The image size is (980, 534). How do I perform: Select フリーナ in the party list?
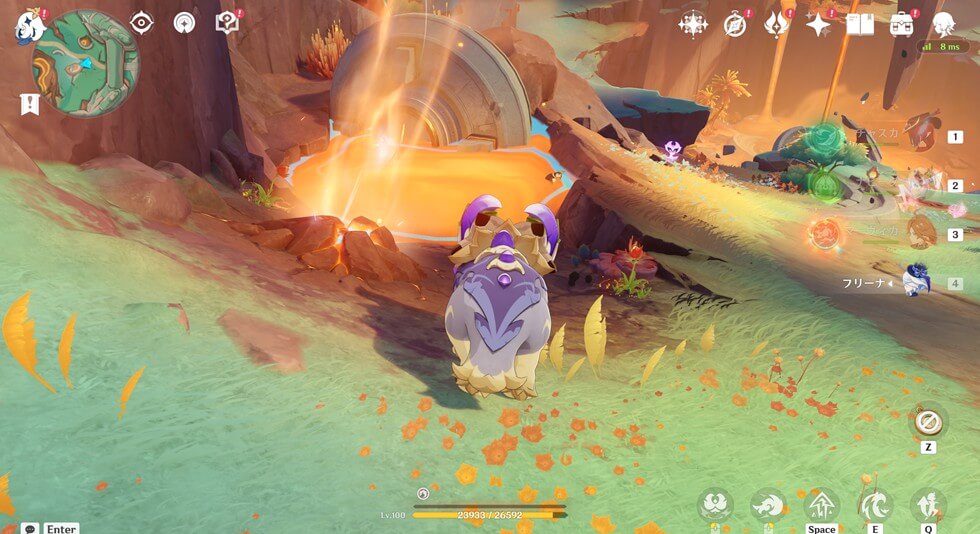(916, 283)
